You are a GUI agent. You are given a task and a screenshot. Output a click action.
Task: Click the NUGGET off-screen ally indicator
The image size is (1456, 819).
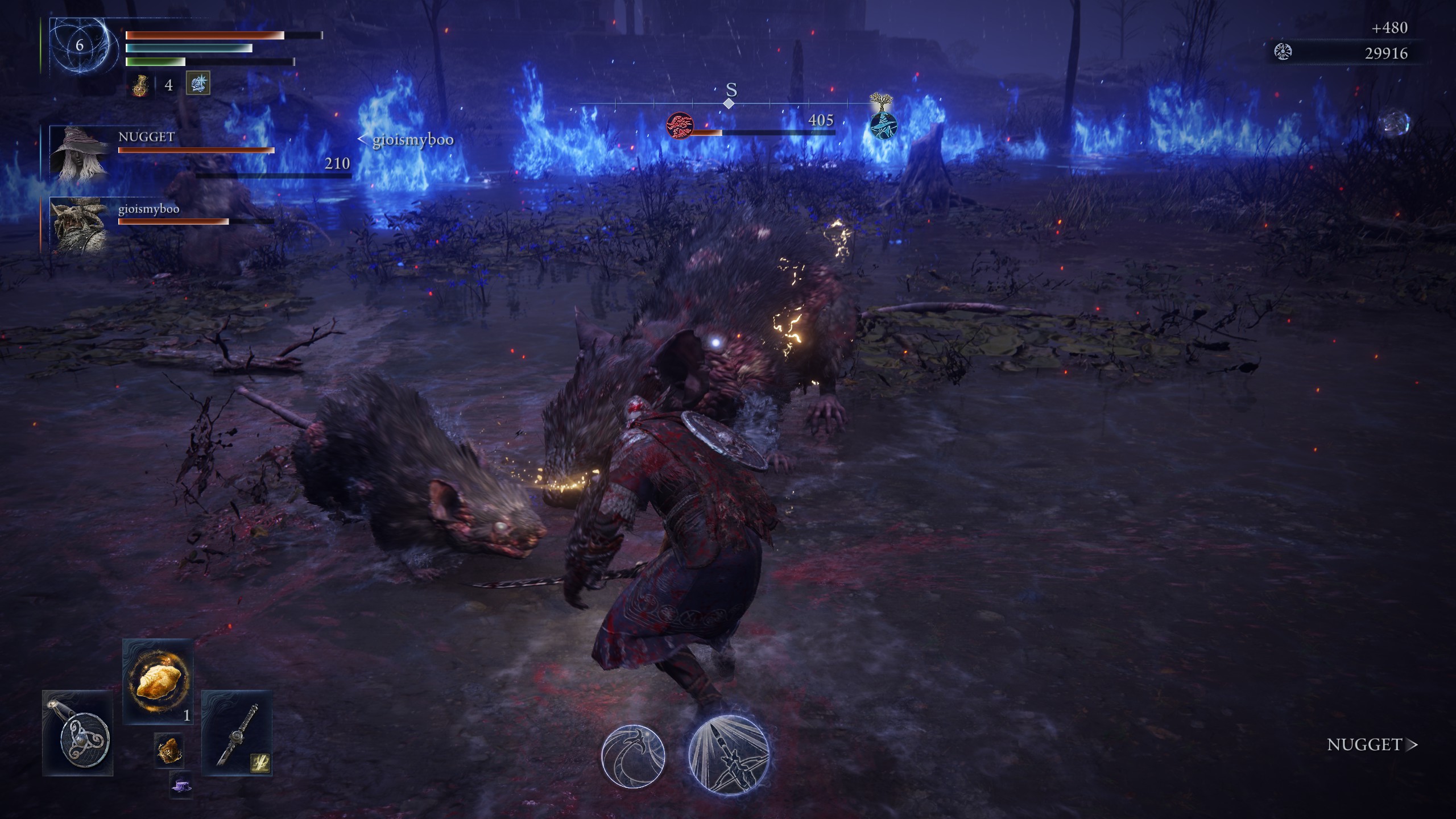(x=1371, y=744)
